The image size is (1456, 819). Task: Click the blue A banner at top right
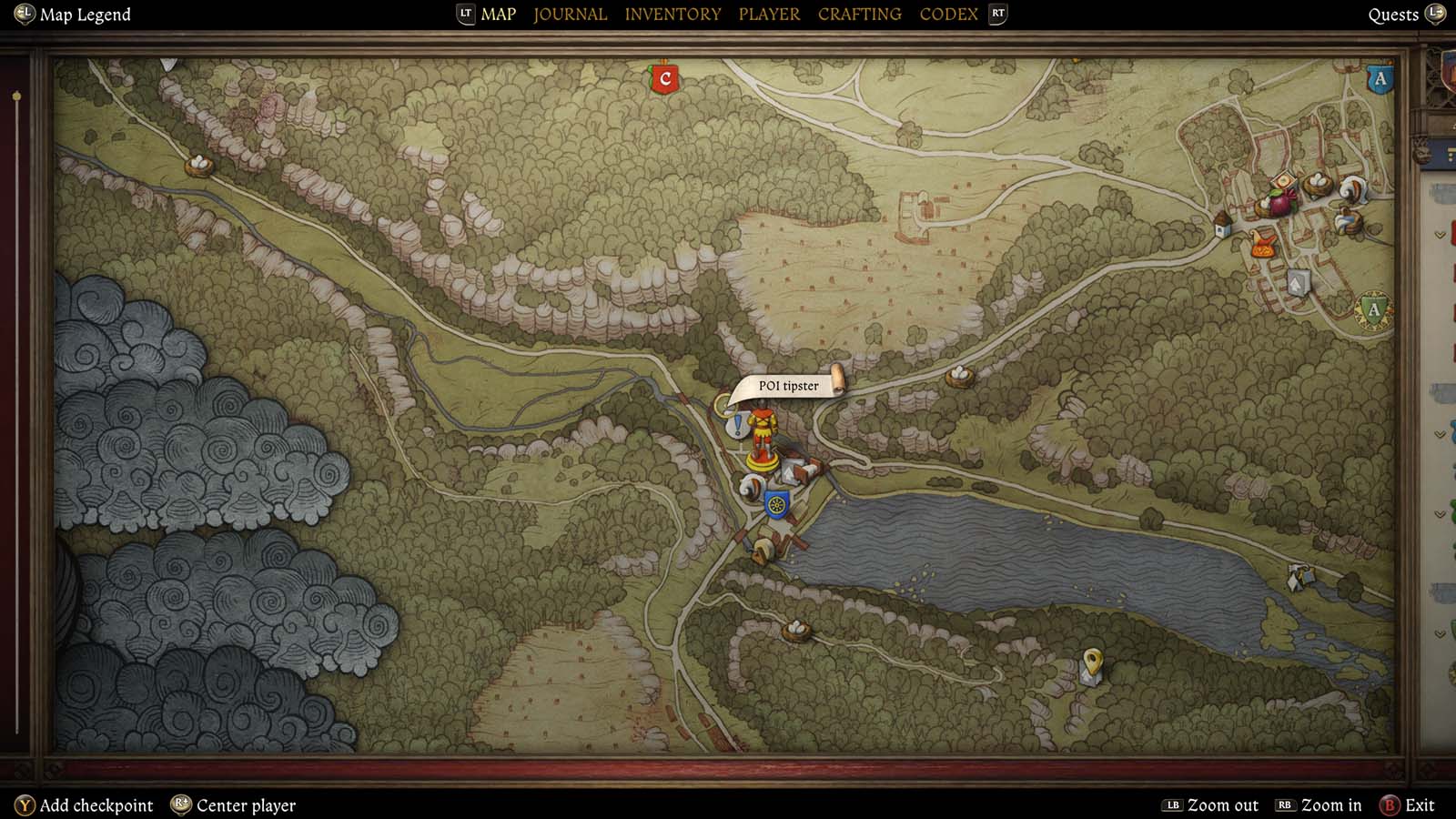[1380, 79]
